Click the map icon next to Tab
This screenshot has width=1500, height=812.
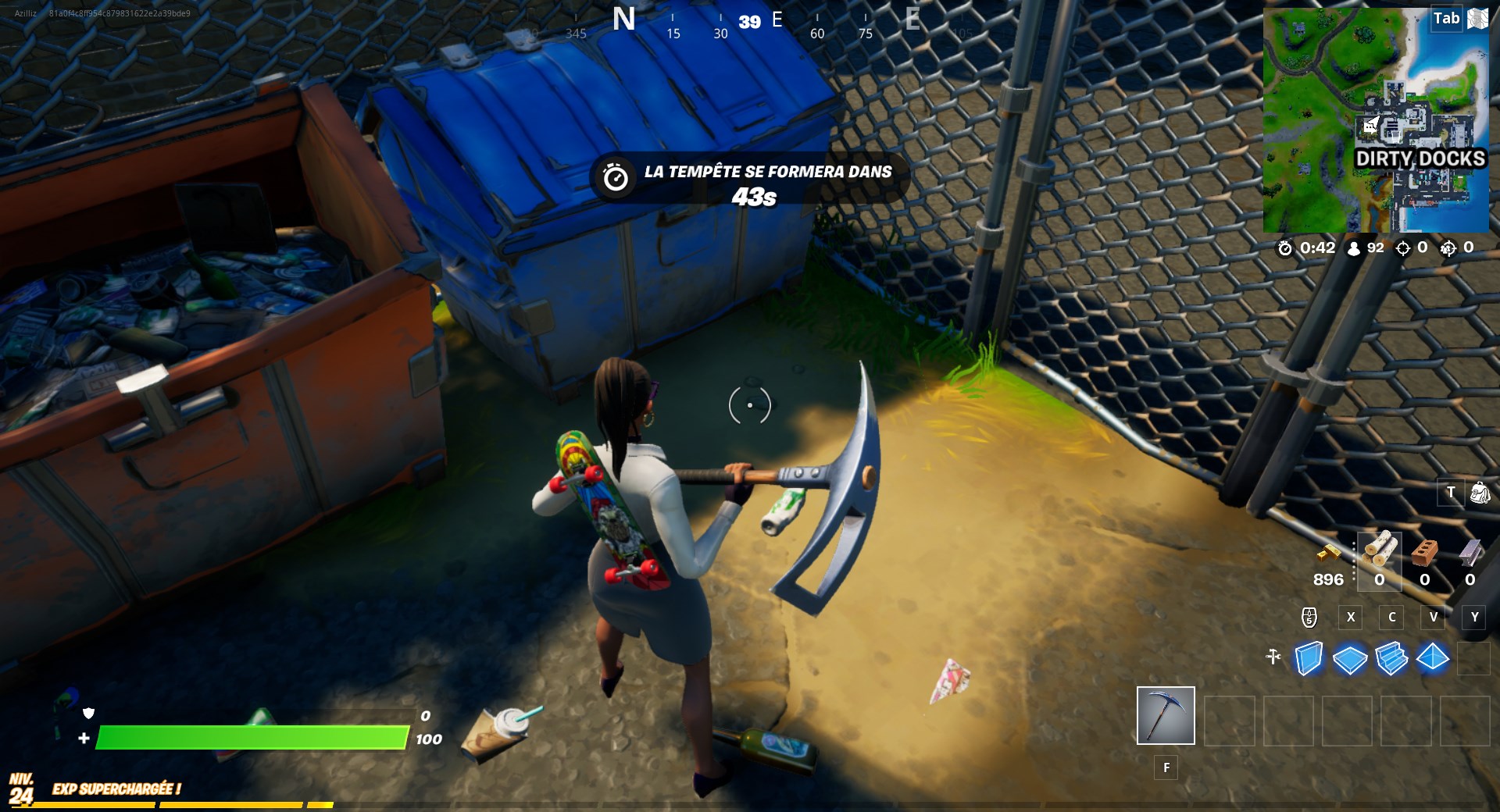tap(1477, 17)
